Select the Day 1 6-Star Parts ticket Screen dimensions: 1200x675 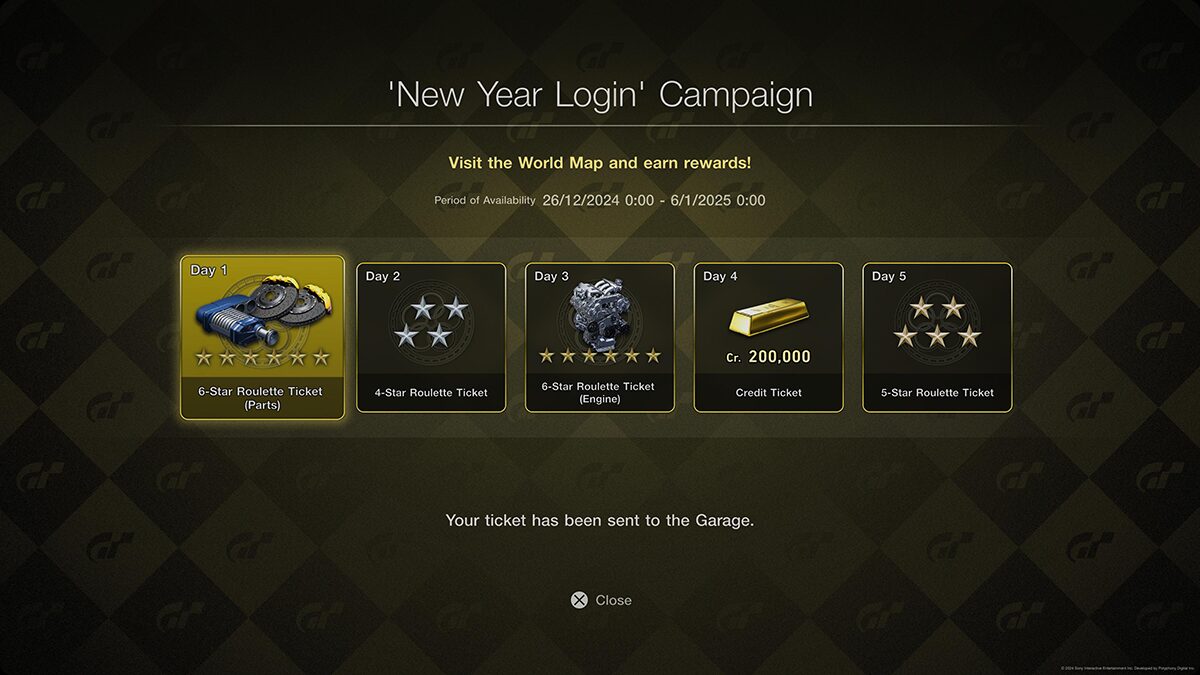262,337
